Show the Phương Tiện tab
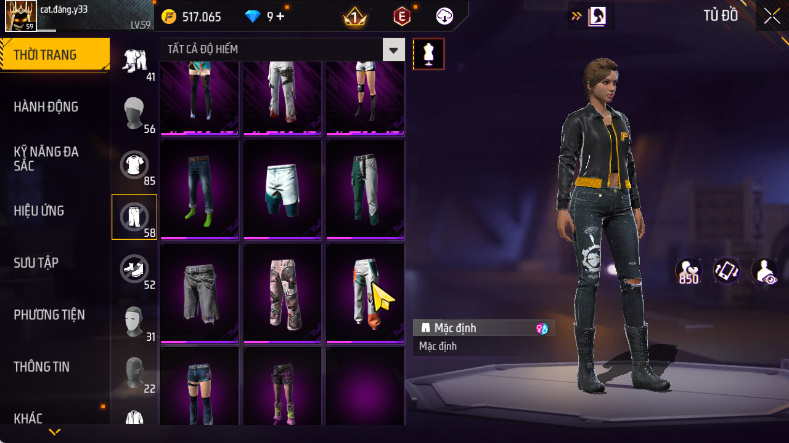Image resolution: width=789 pixels, height=443 pixels. [x=49, y=314]
